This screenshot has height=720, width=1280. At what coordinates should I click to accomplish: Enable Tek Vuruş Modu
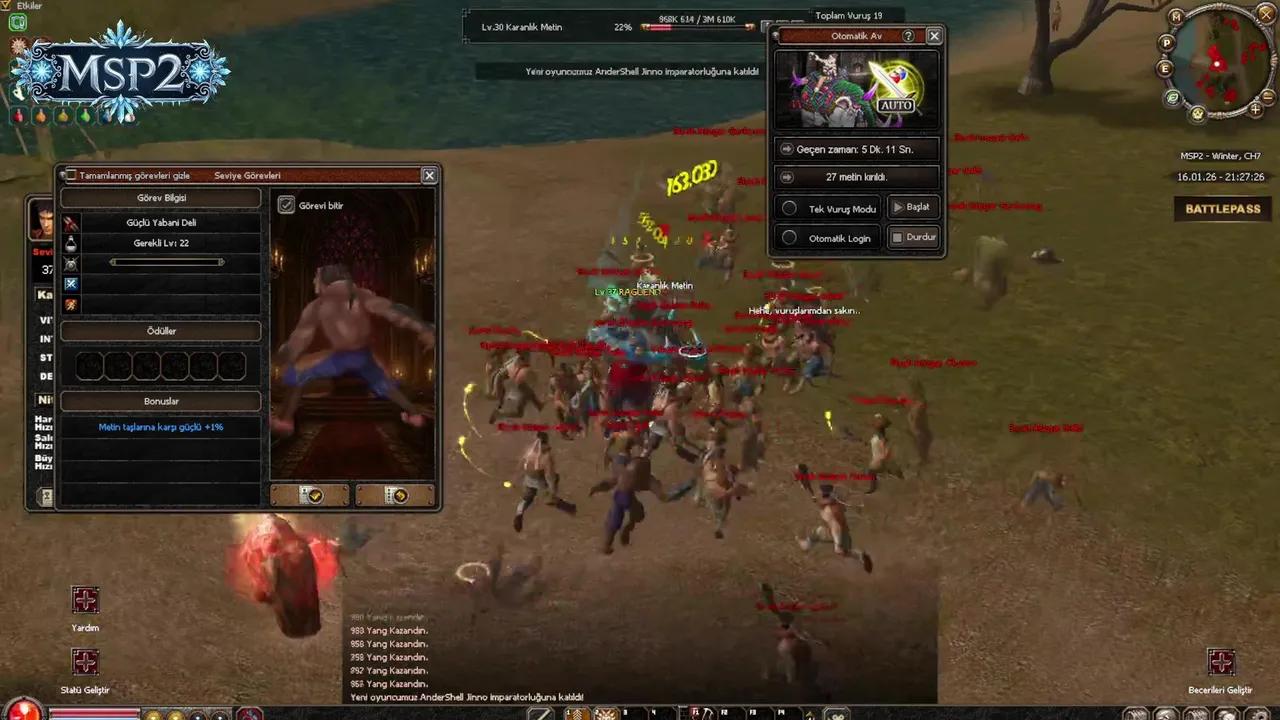pos(789,208)
